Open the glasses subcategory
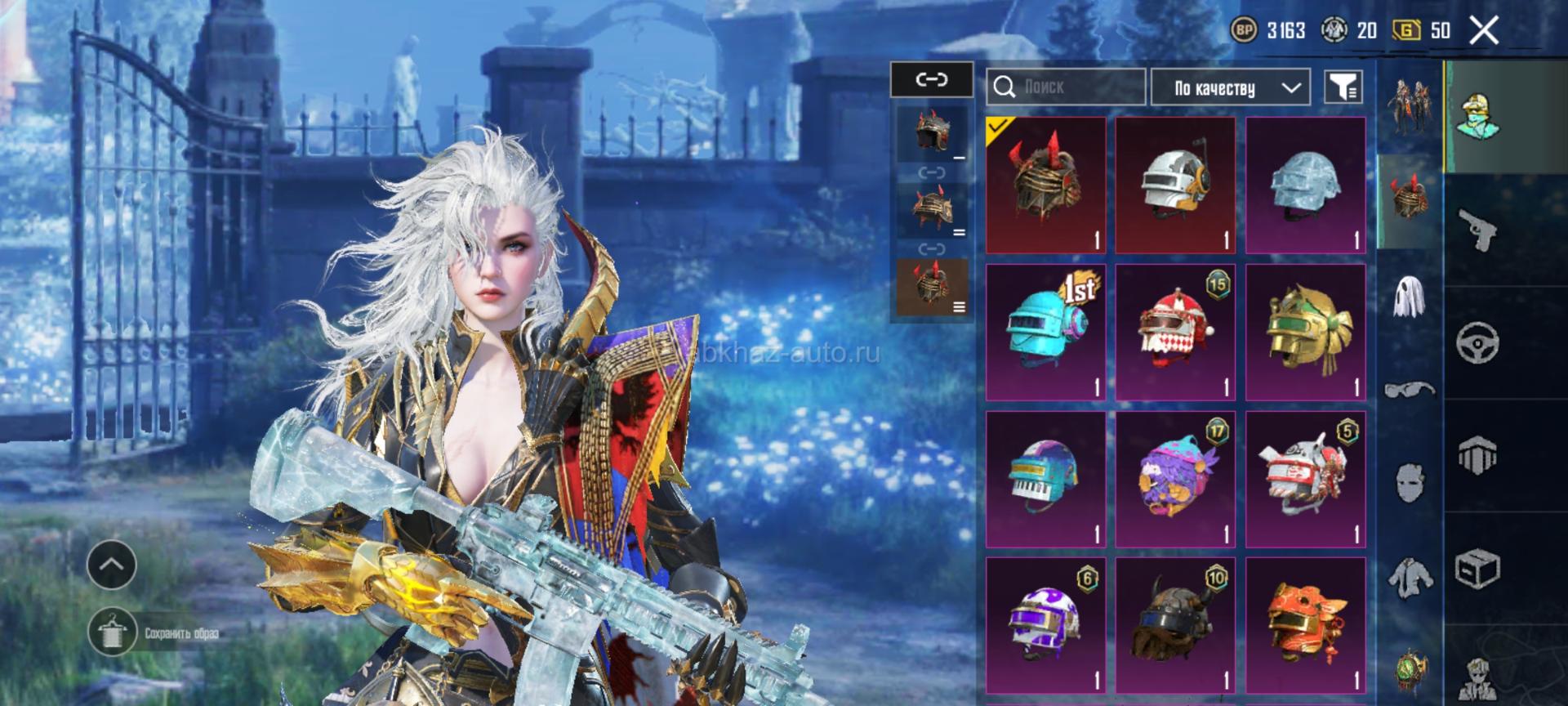This screenshot has height=706, width=1568. tap(1409, 389)
